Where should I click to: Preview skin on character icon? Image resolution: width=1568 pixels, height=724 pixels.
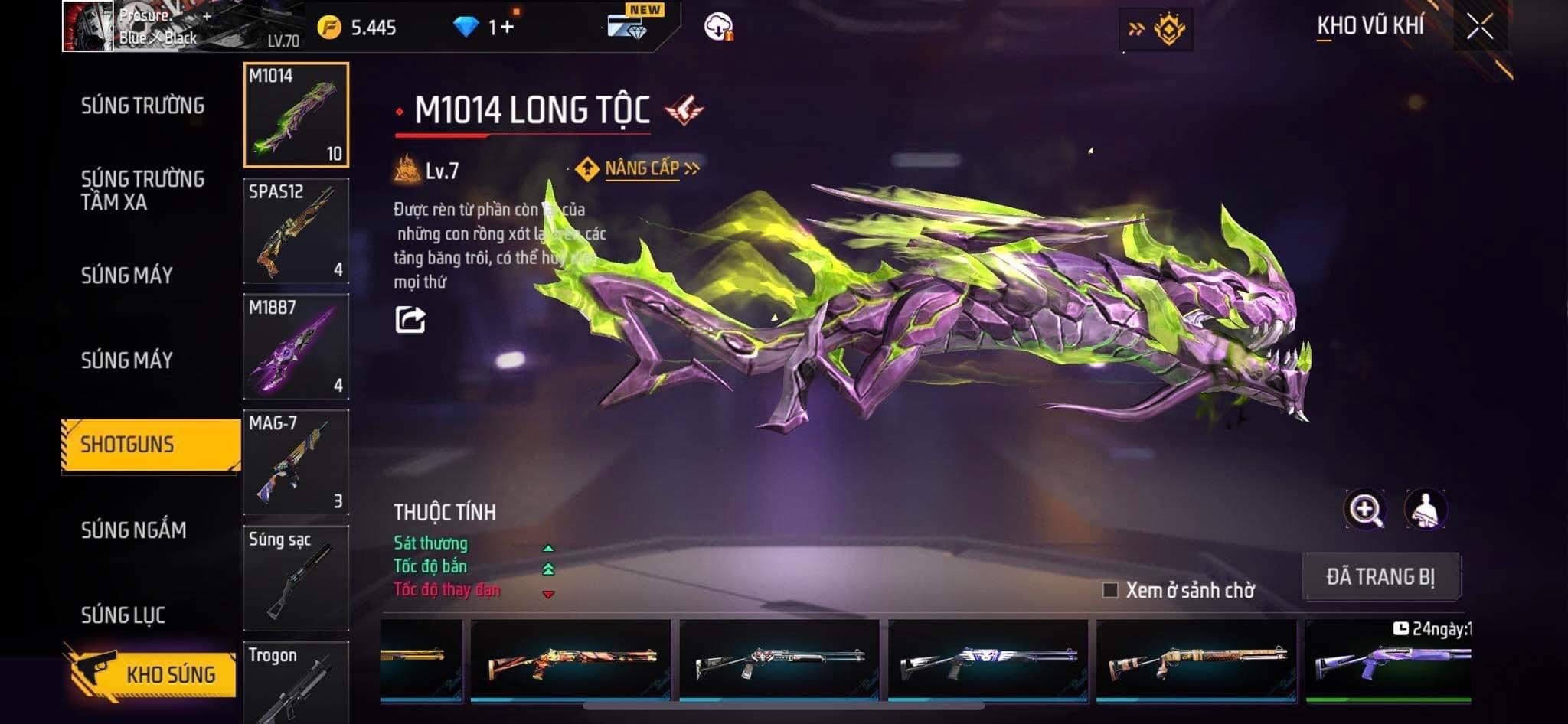click(1425, 510)
